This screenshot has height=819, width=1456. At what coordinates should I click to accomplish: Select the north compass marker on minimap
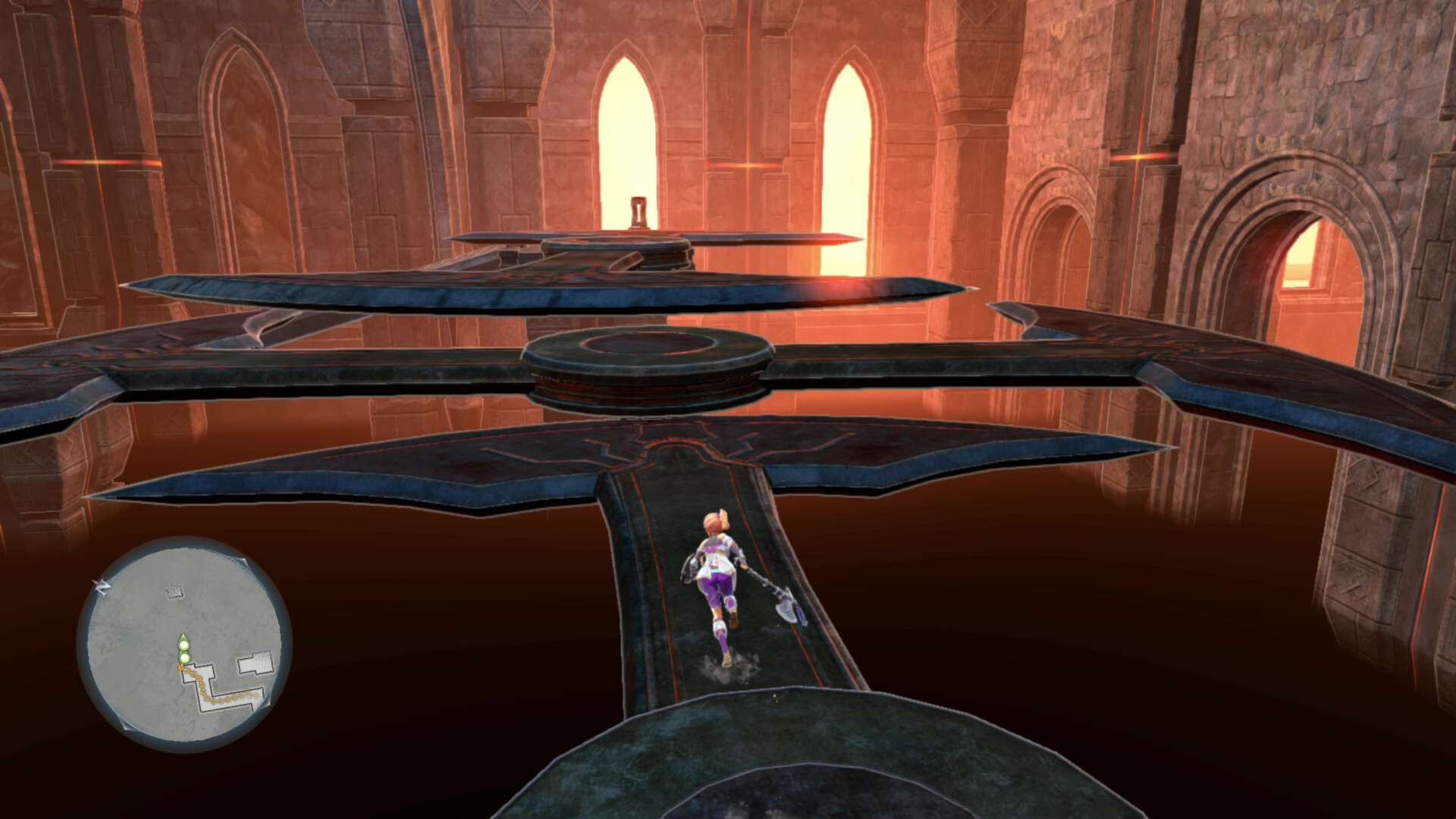coord(101,586)
